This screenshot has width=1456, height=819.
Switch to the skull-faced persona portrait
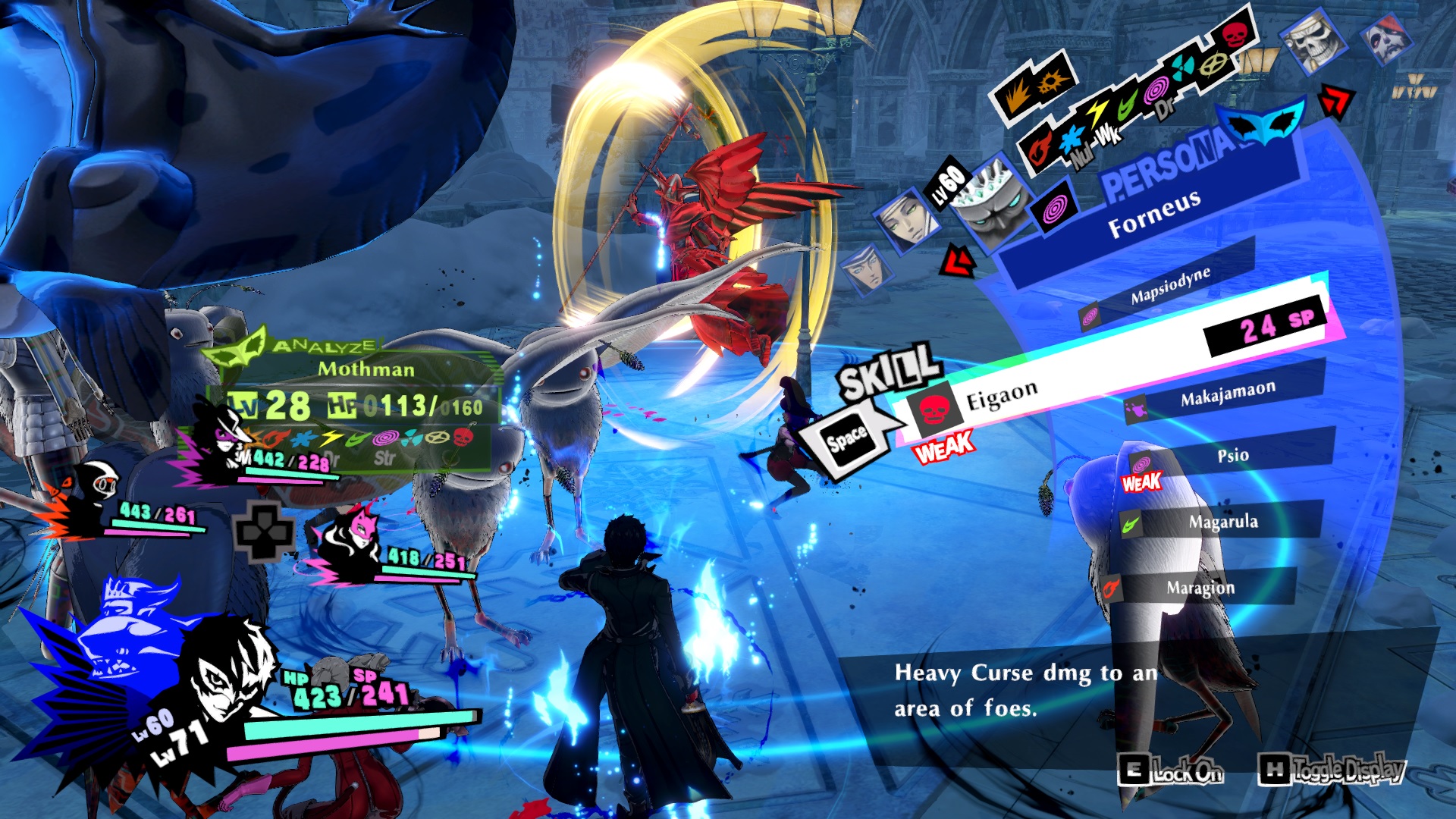point(1310,41)
